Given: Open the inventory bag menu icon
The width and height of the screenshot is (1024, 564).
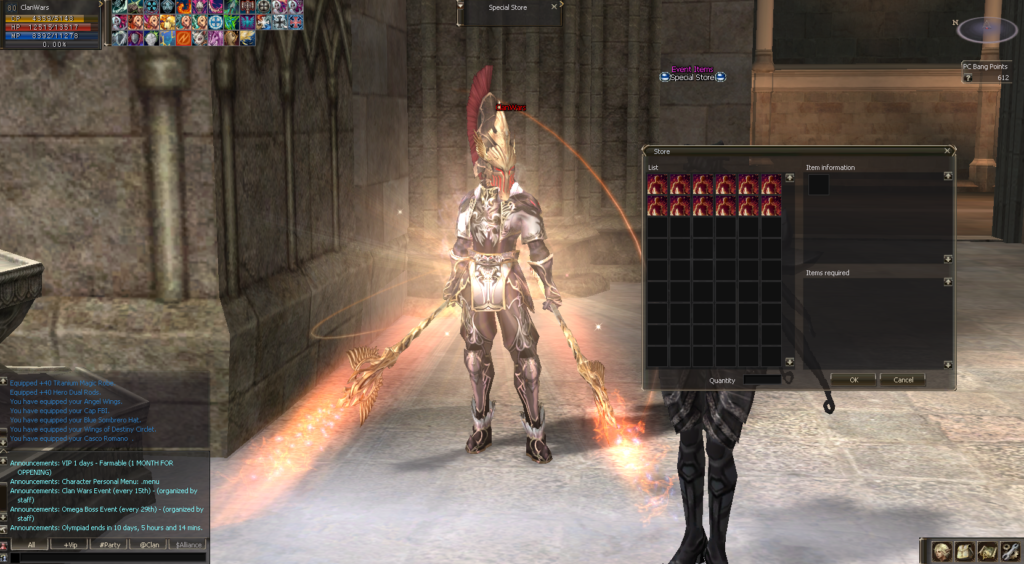Looking at the screenshot, I should 964,551.
